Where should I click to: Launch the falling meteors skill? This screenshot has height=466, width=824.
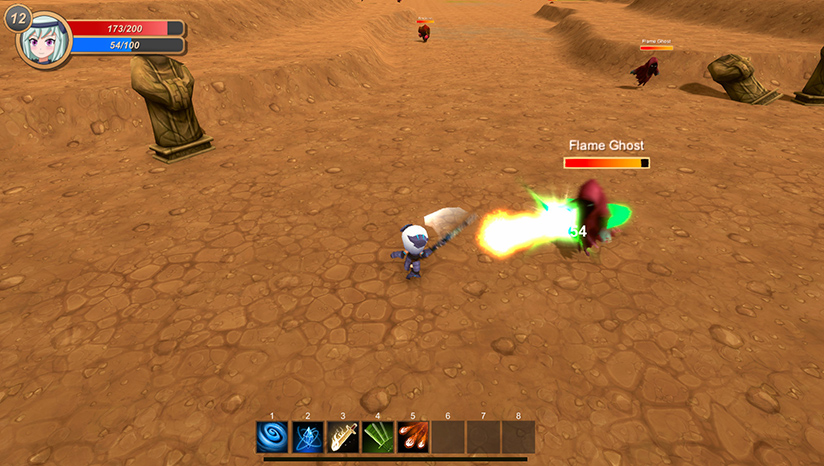(413, 437)
